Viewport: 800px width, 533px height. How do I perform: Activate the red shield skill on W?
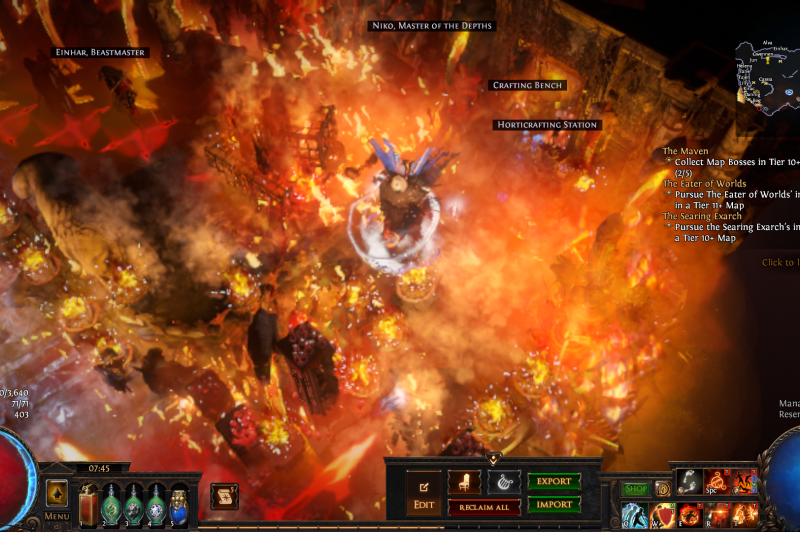pos(662,515)
